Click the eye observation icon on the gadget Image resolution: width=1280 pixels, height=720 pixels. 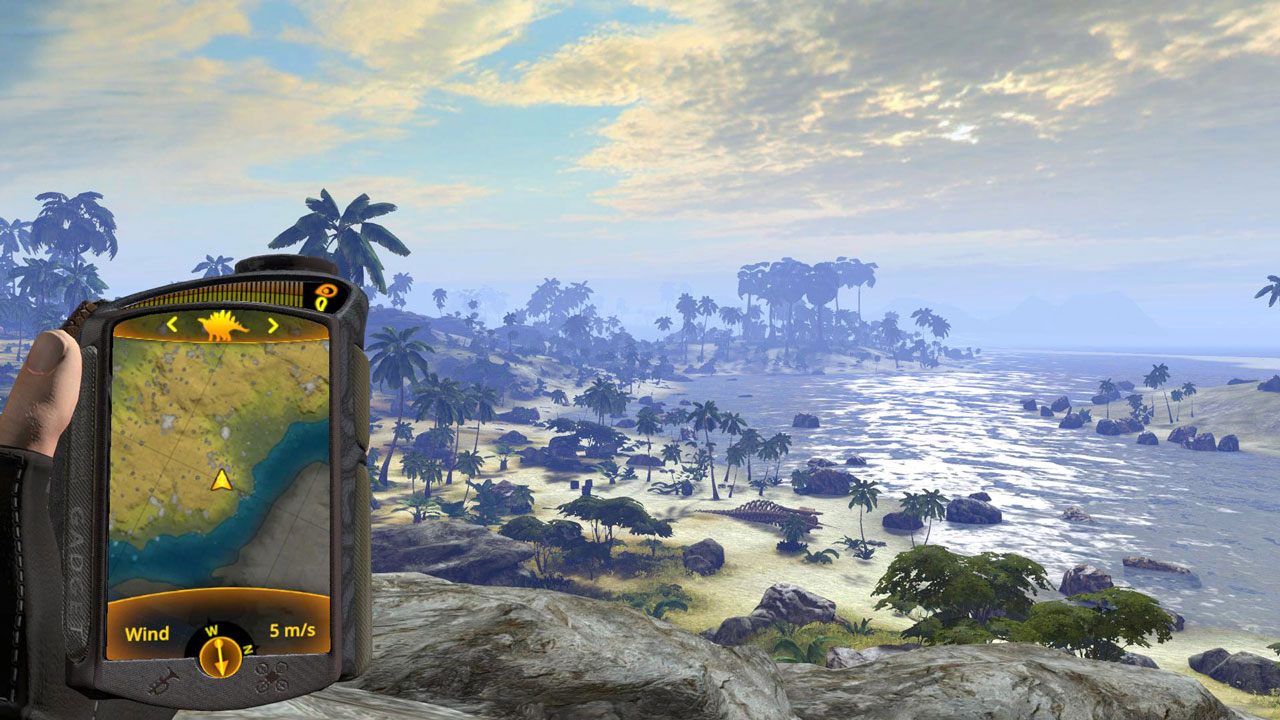327,289
